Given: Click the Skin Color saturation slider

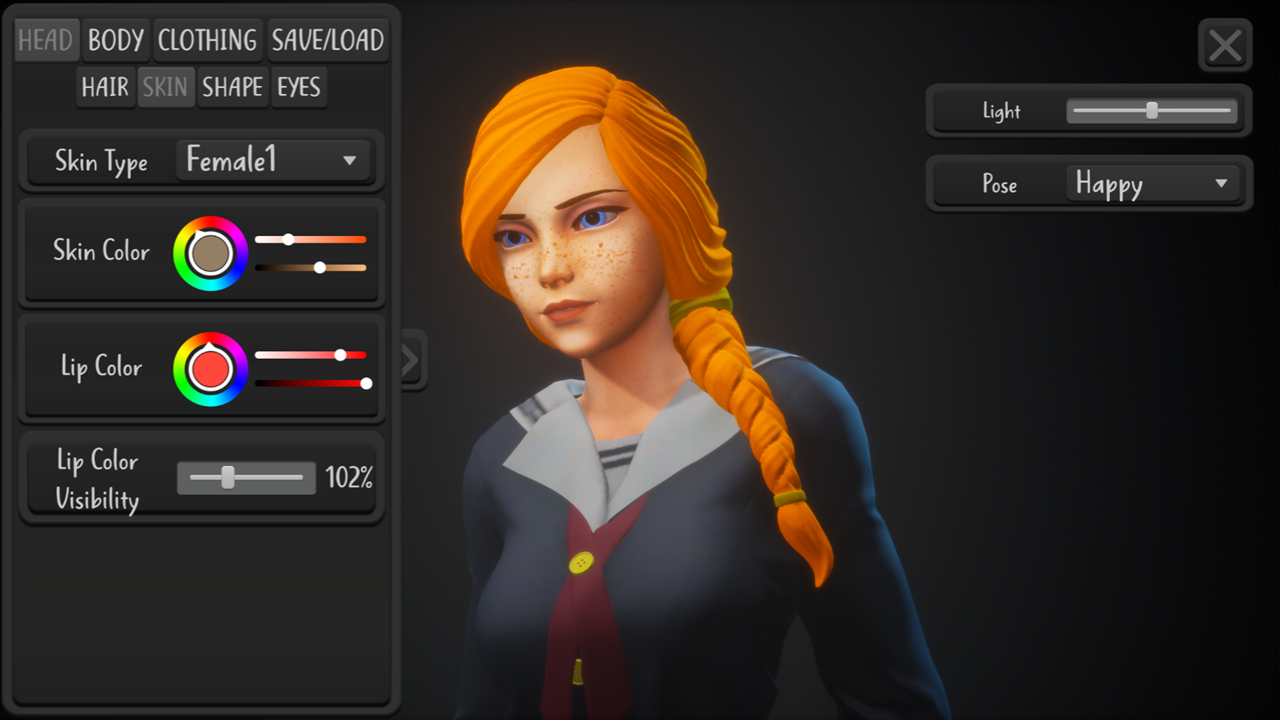Looking at the screenshot, I should tap(310, 240).
